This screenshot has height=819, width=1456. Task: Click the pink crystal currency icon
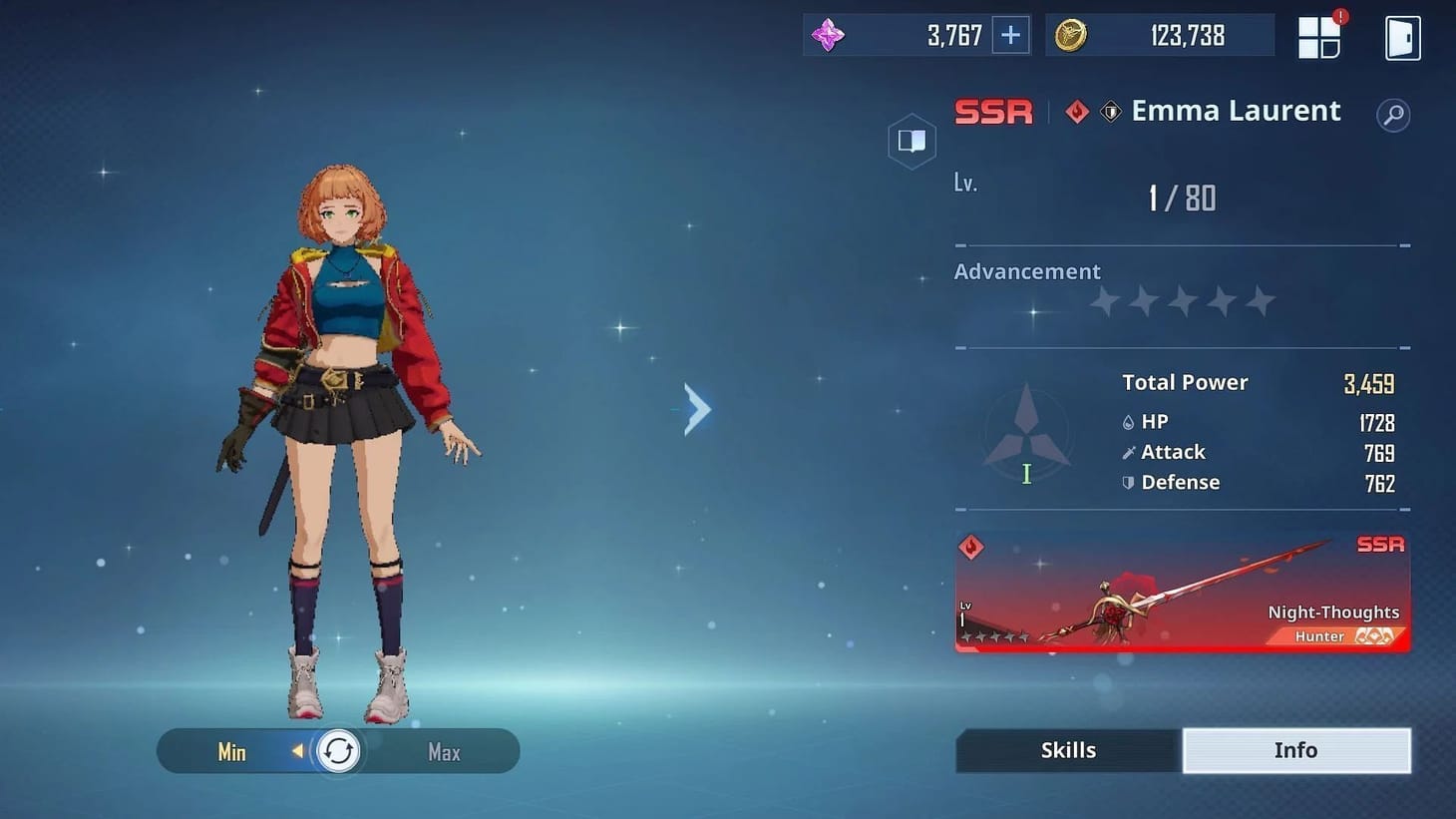(829, 35)
